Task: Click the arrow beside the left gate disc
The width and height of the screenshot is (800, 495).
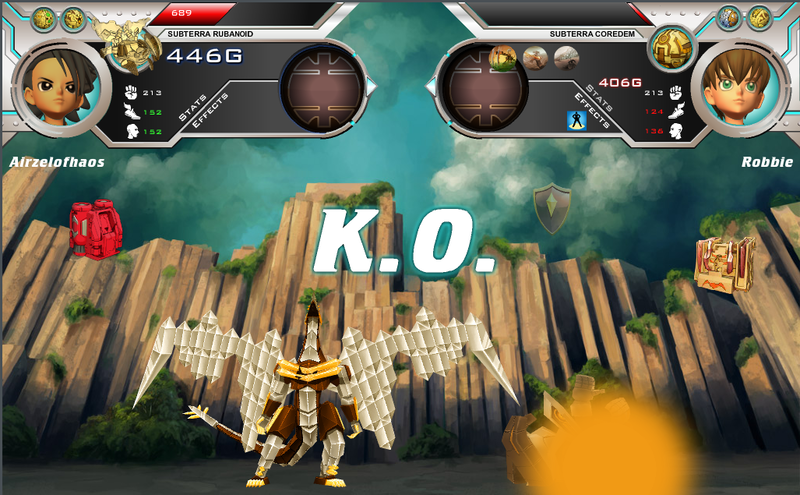Action: pyautogui.click(x=372, y=89)
